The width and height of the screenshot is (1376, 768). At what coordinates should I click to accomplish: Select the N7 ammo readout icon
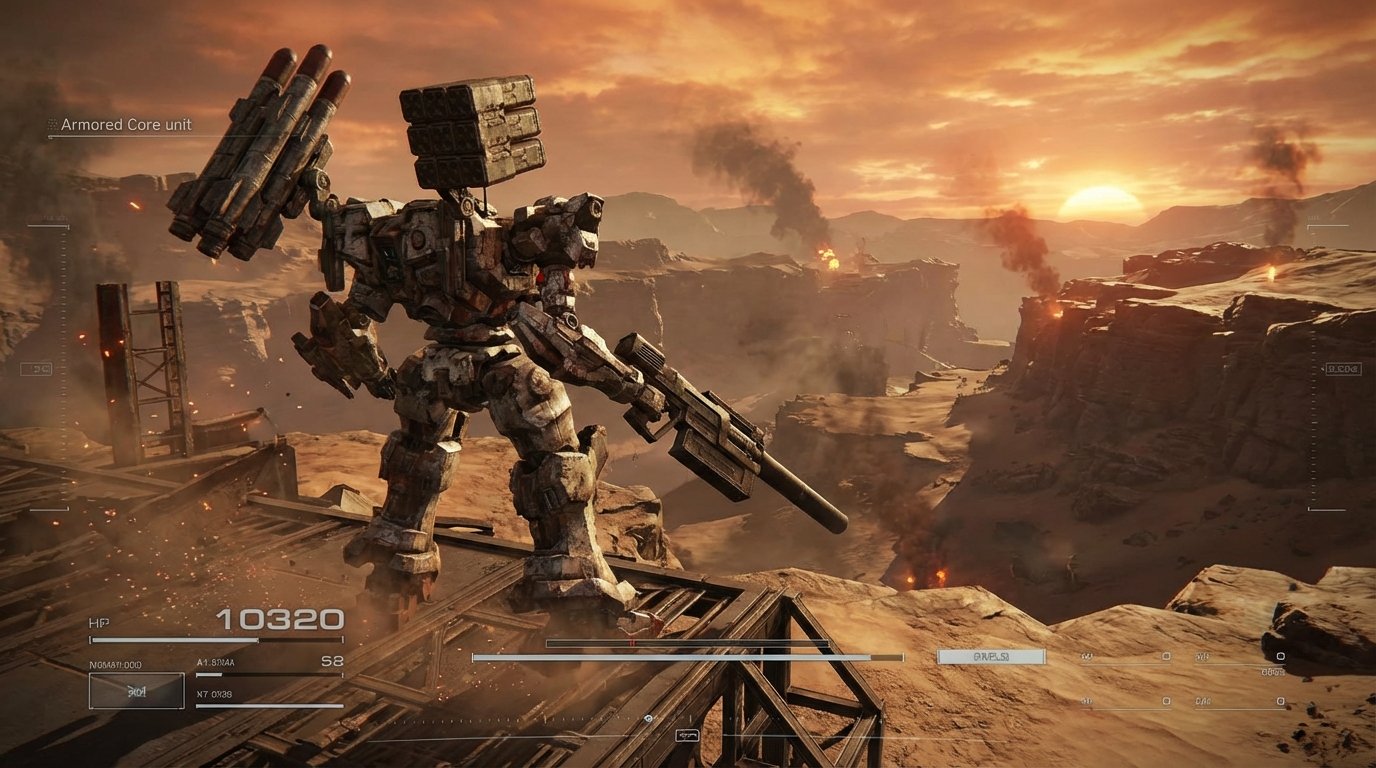[x=214, y=695]
